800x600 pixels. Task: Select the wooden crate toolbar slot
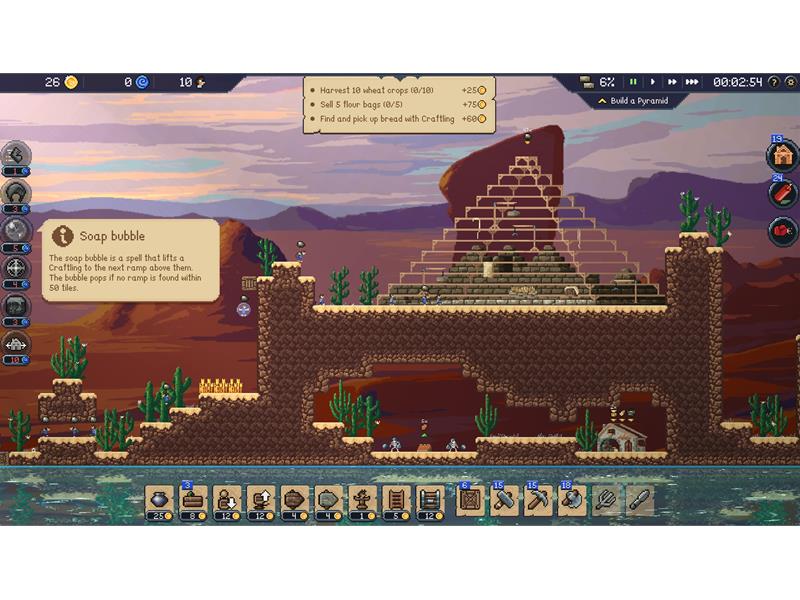pos(470,498)
